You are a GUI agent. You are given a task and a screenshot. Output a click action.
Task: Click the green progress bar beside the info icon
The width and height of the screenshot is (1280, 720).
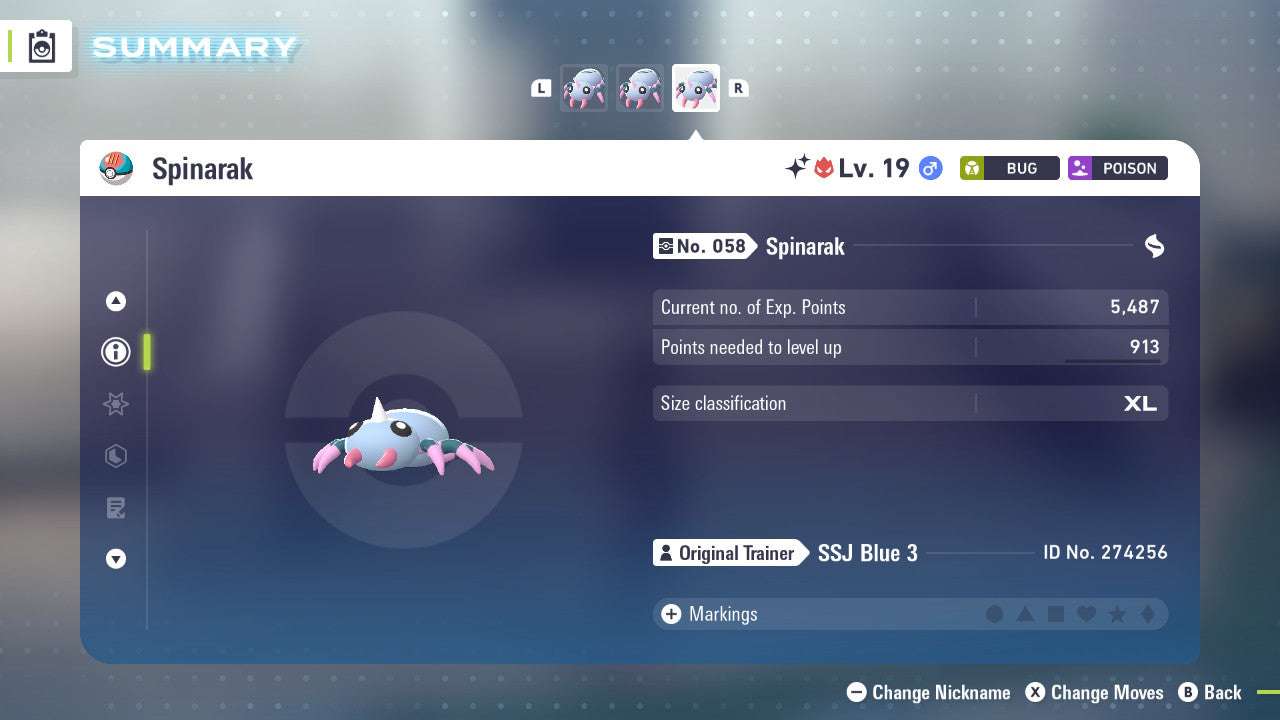point(147,352)
